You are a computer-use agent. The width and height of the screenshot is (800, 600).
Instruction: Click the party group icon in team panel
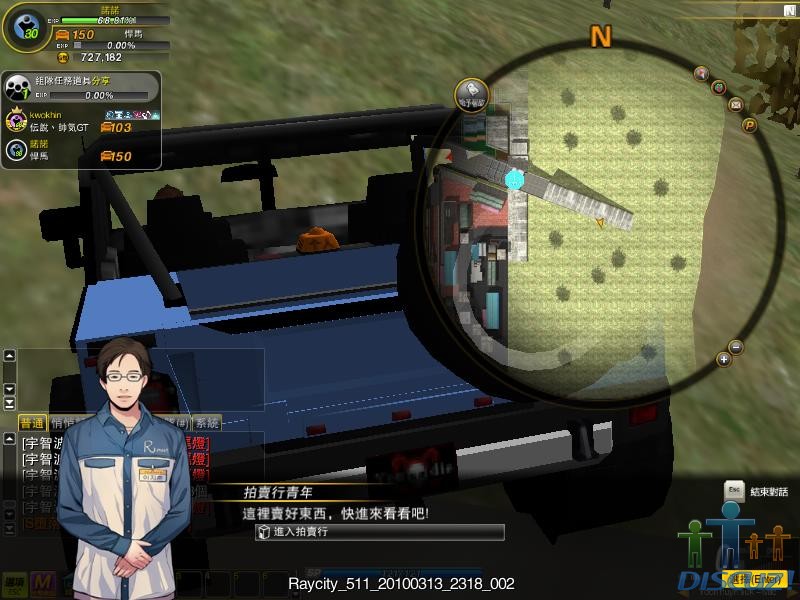coord(16,87)
